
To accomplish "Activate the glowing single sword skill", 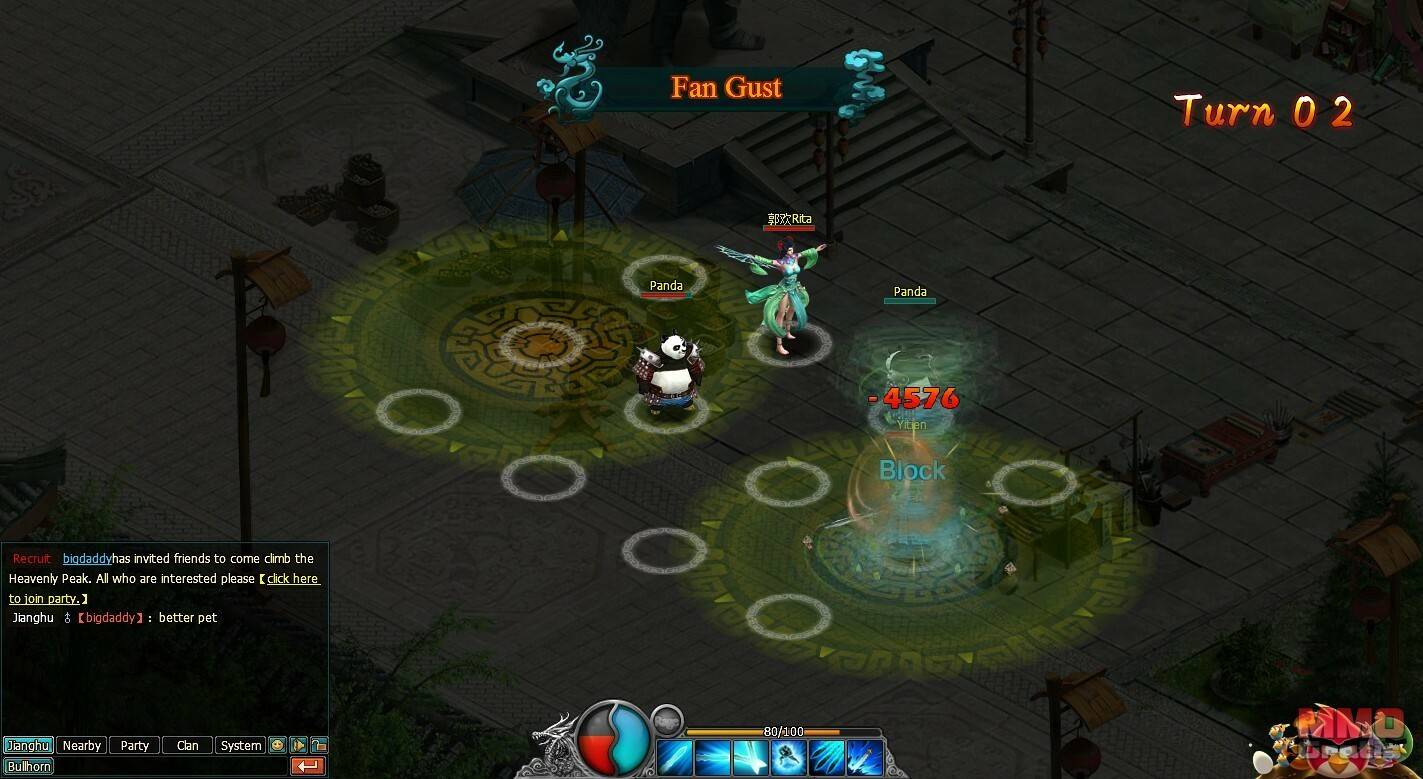I will (x=675, y=758).
